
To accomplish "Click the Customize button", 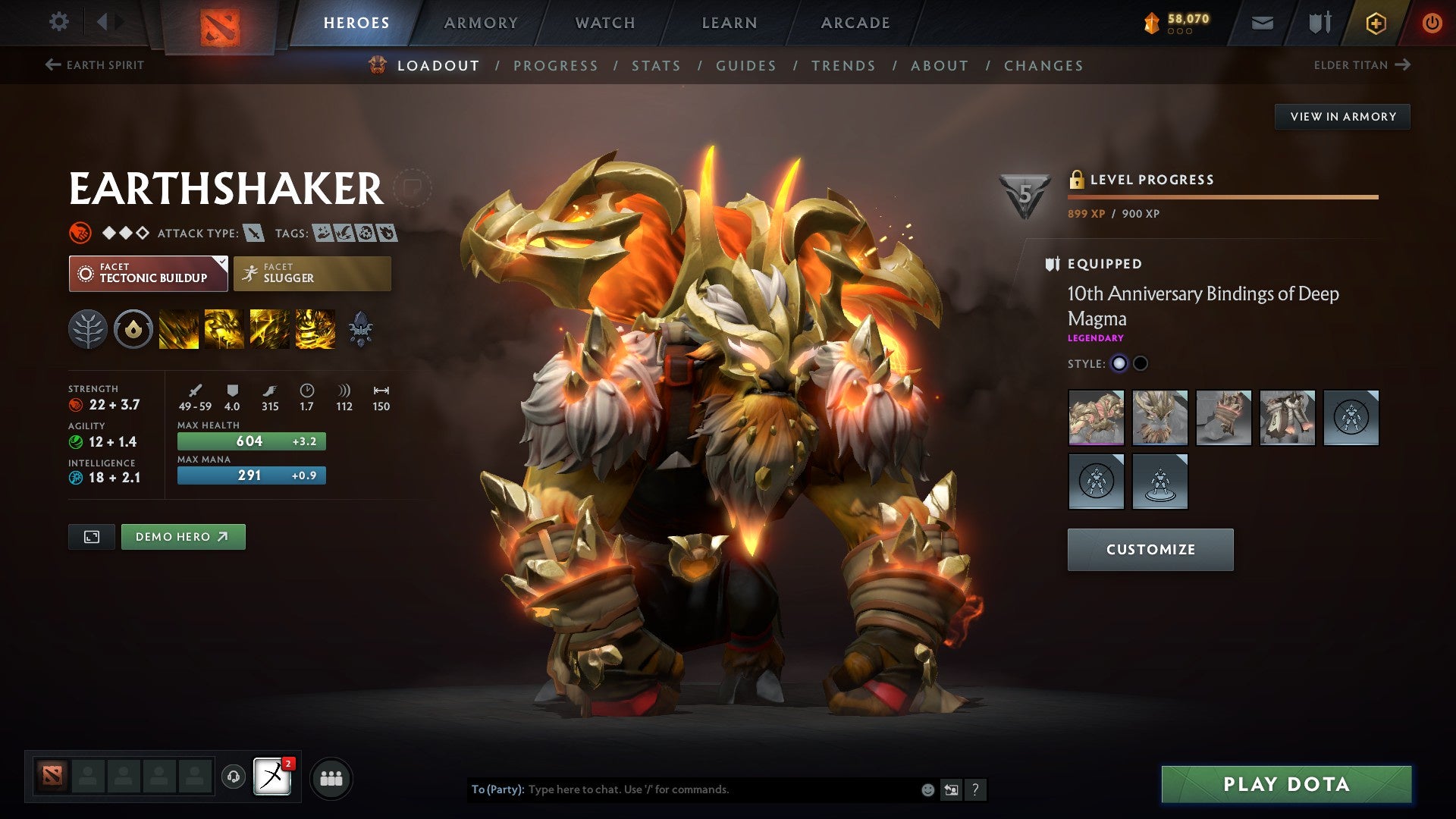I will coord(1150,549).
